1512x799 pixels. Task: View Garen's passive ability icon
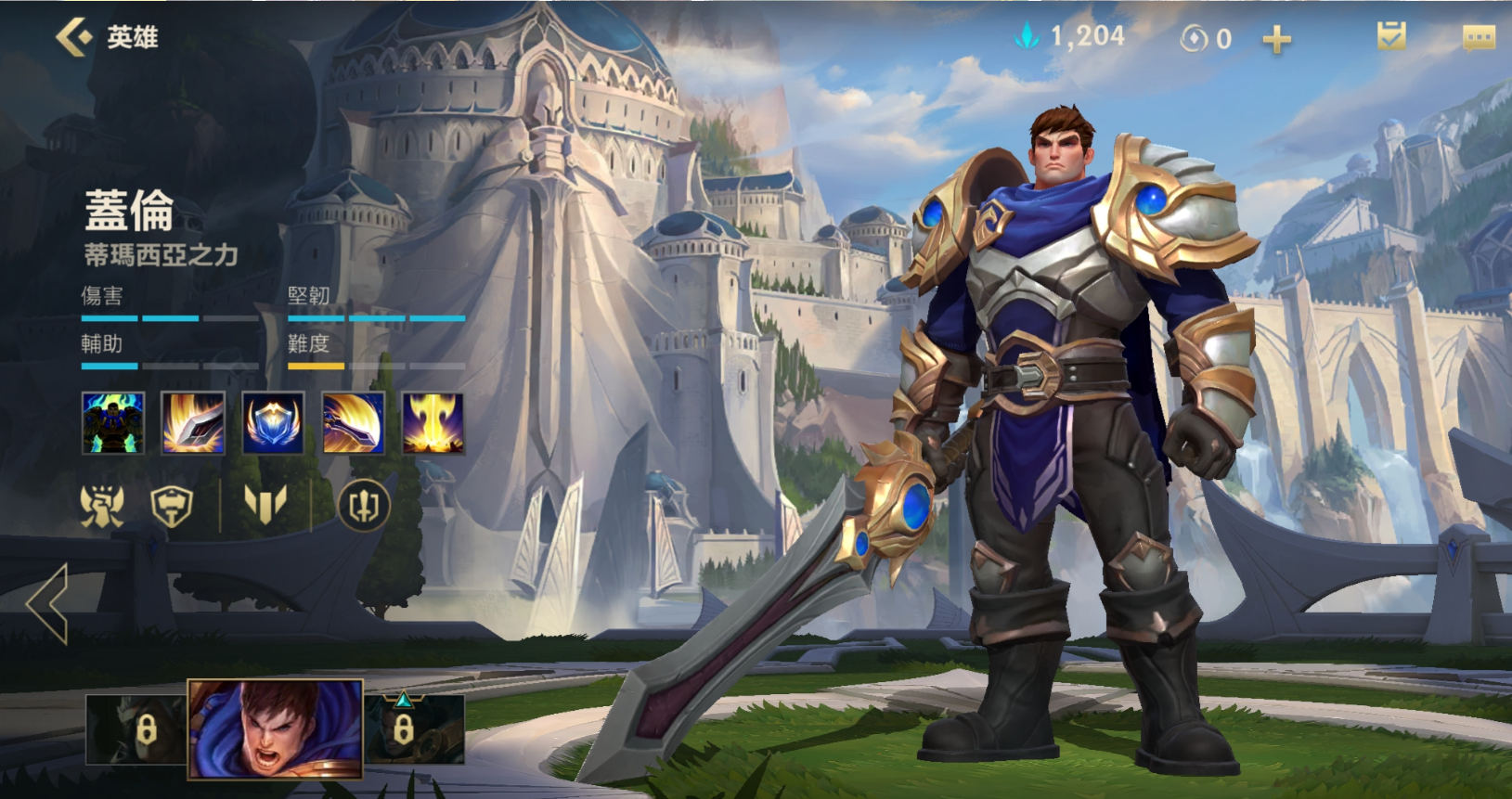tap(113, 423)
